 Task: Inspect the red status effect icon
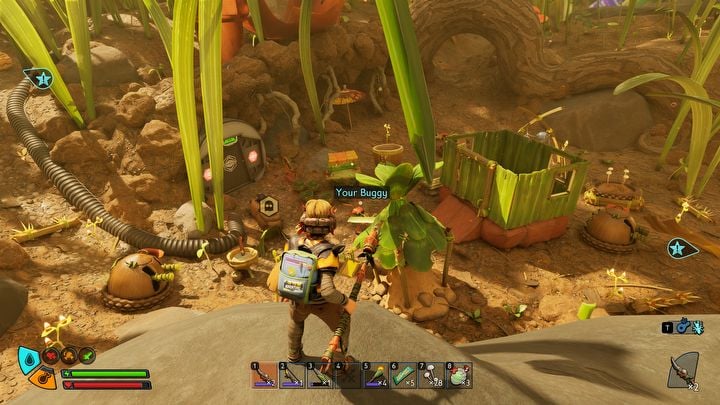pos(53,354)
